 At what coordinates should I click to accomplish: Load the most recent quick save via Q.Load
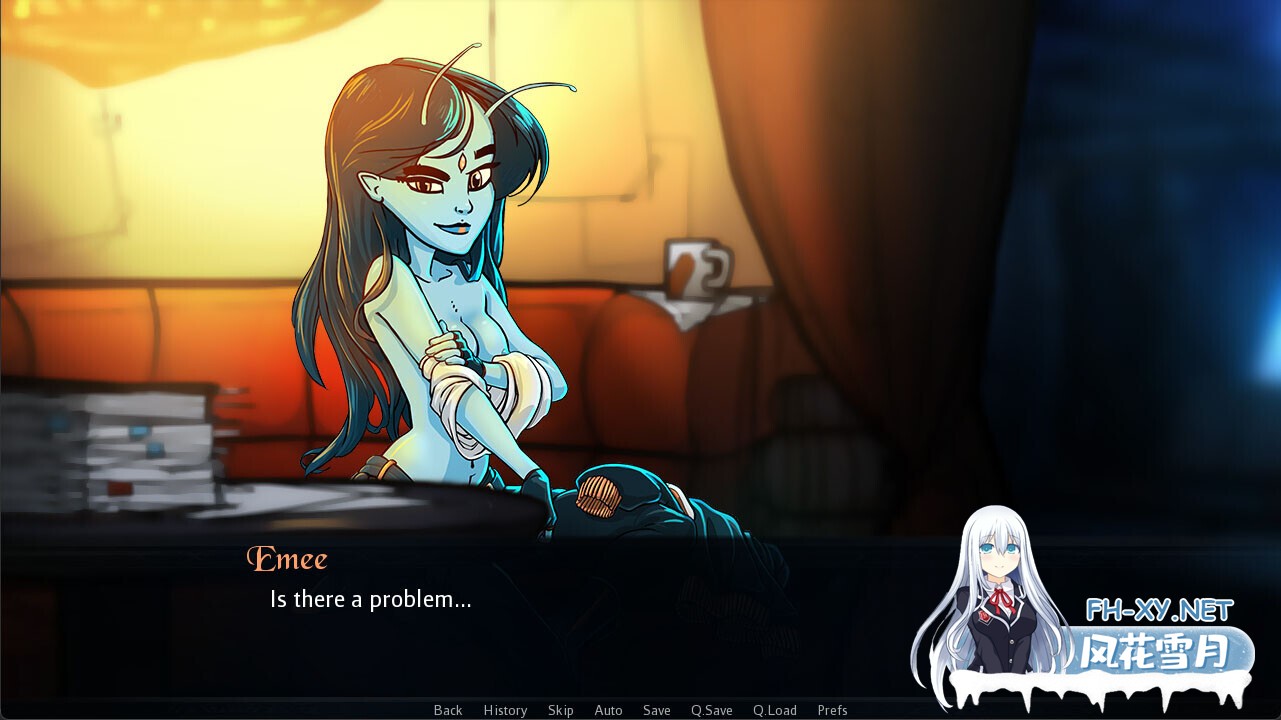(x=774, y=710)
